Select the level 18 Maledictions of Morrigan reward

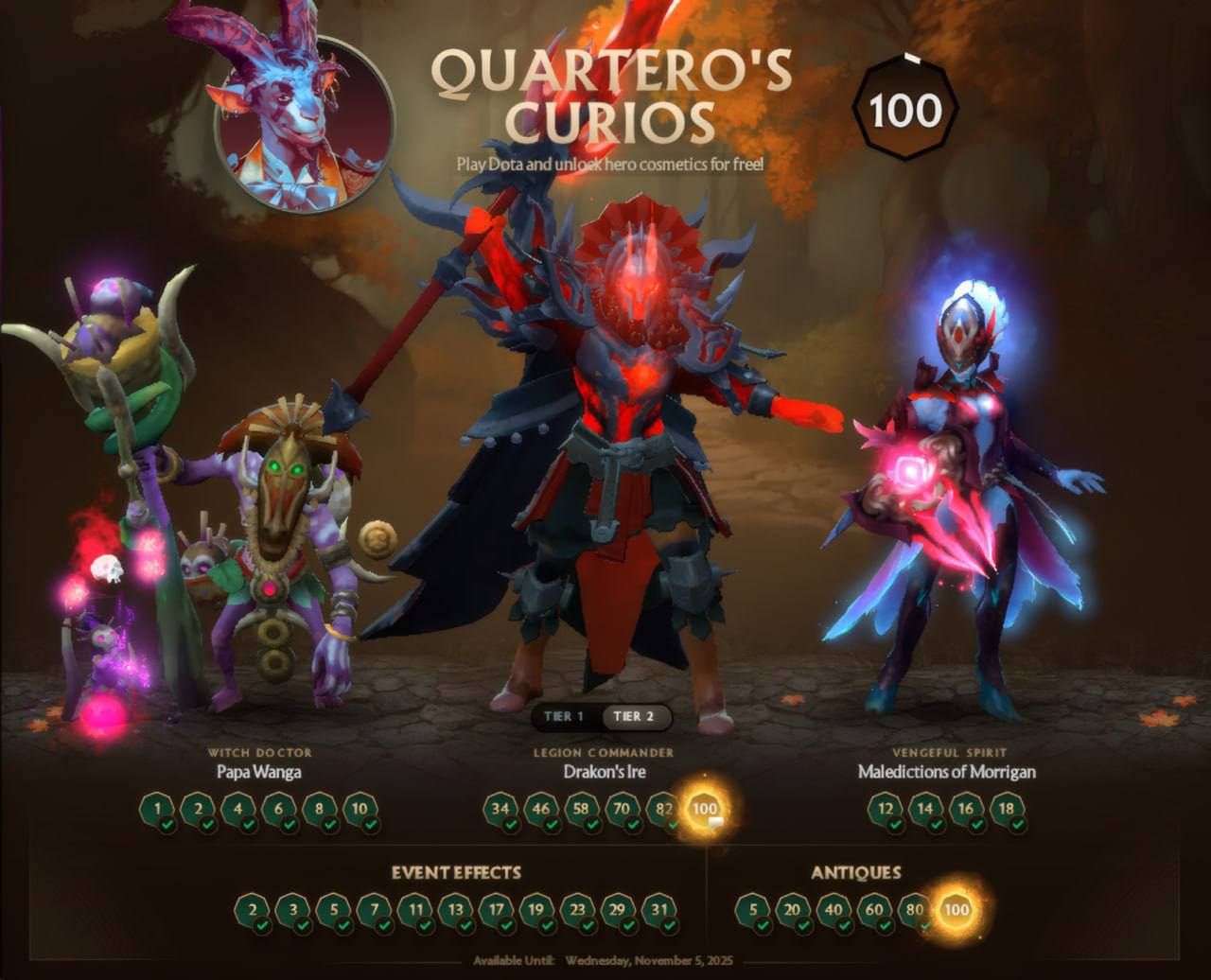click(x=1005, y=810)
